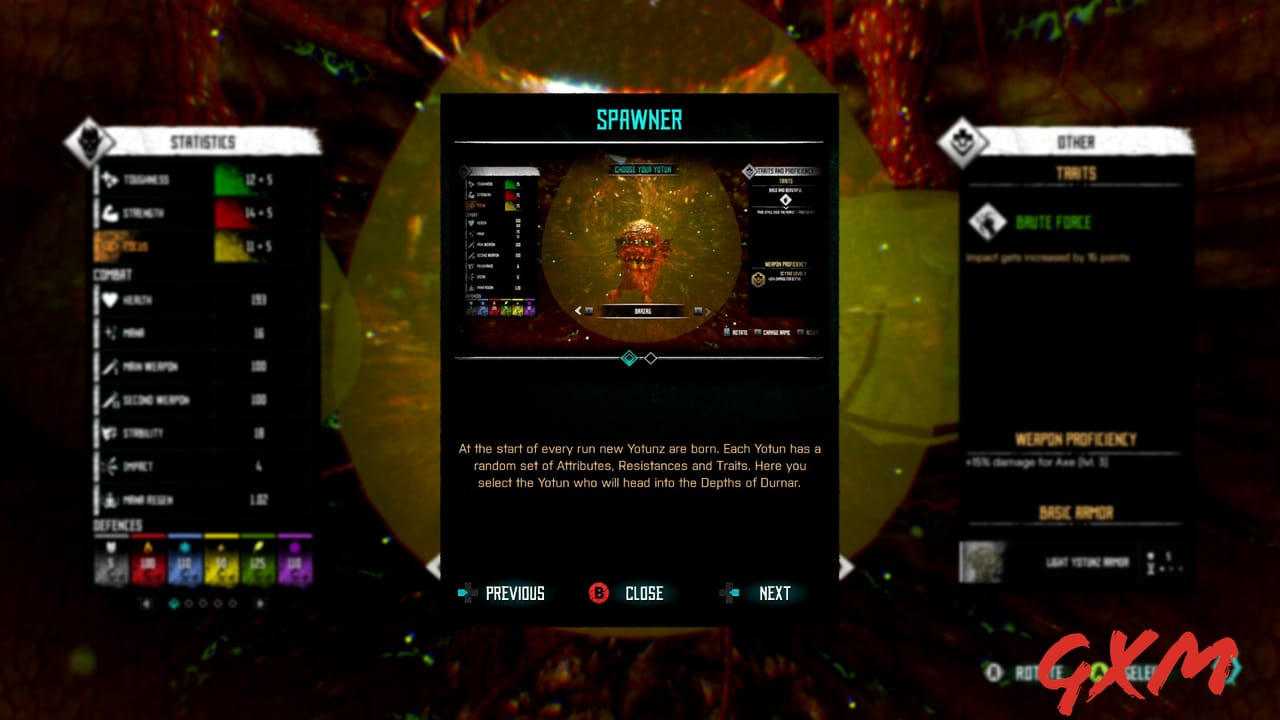The image size is (1280, 720).
Task: Click the Next button
Action: pos(773,593)
